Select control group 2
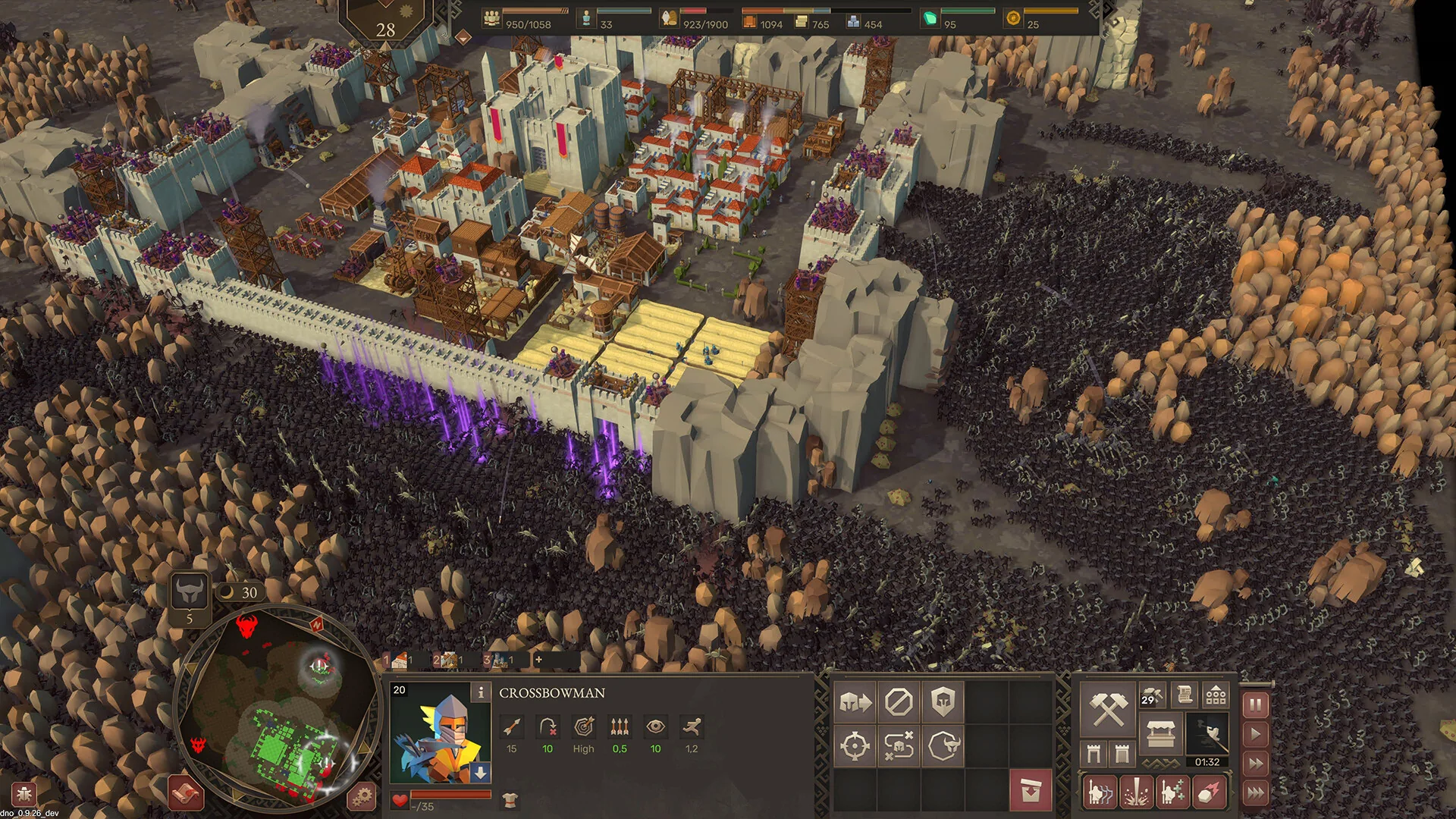 click(x=447, y=660)
